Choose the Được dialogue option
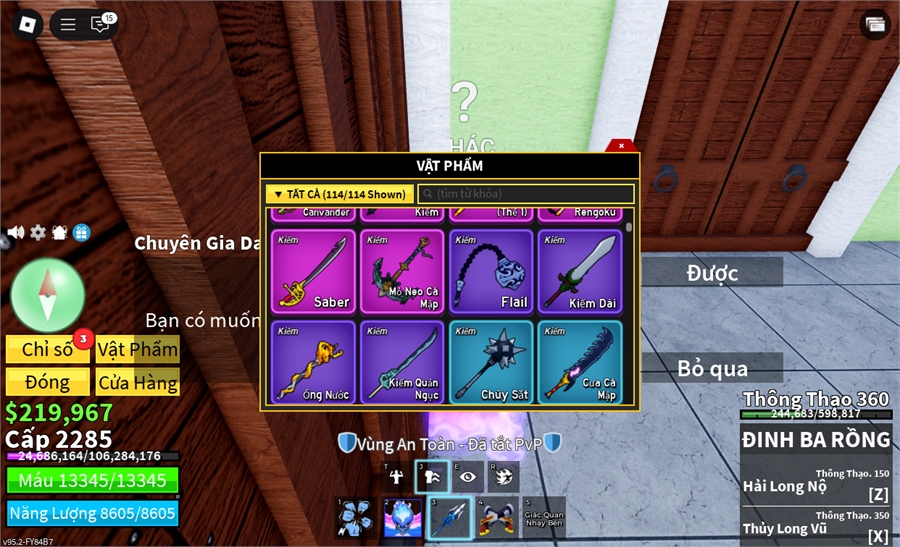Viewport: 900px width, 547px height. point(712,272)
